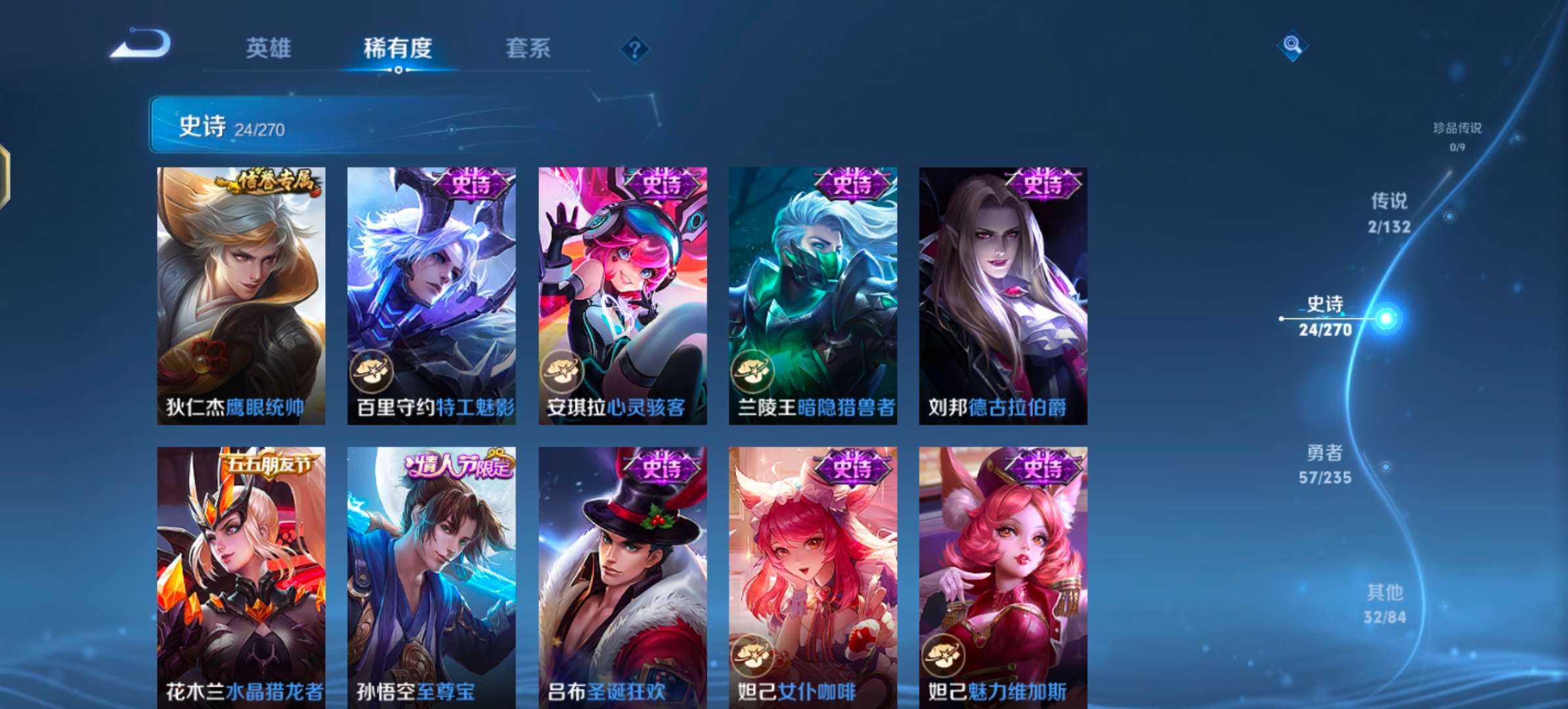Viewport: 1568px width, 709px height.
Task: Click the 五五朋友节 badge on 花木兰 card
Action: (x=270, y=463)
